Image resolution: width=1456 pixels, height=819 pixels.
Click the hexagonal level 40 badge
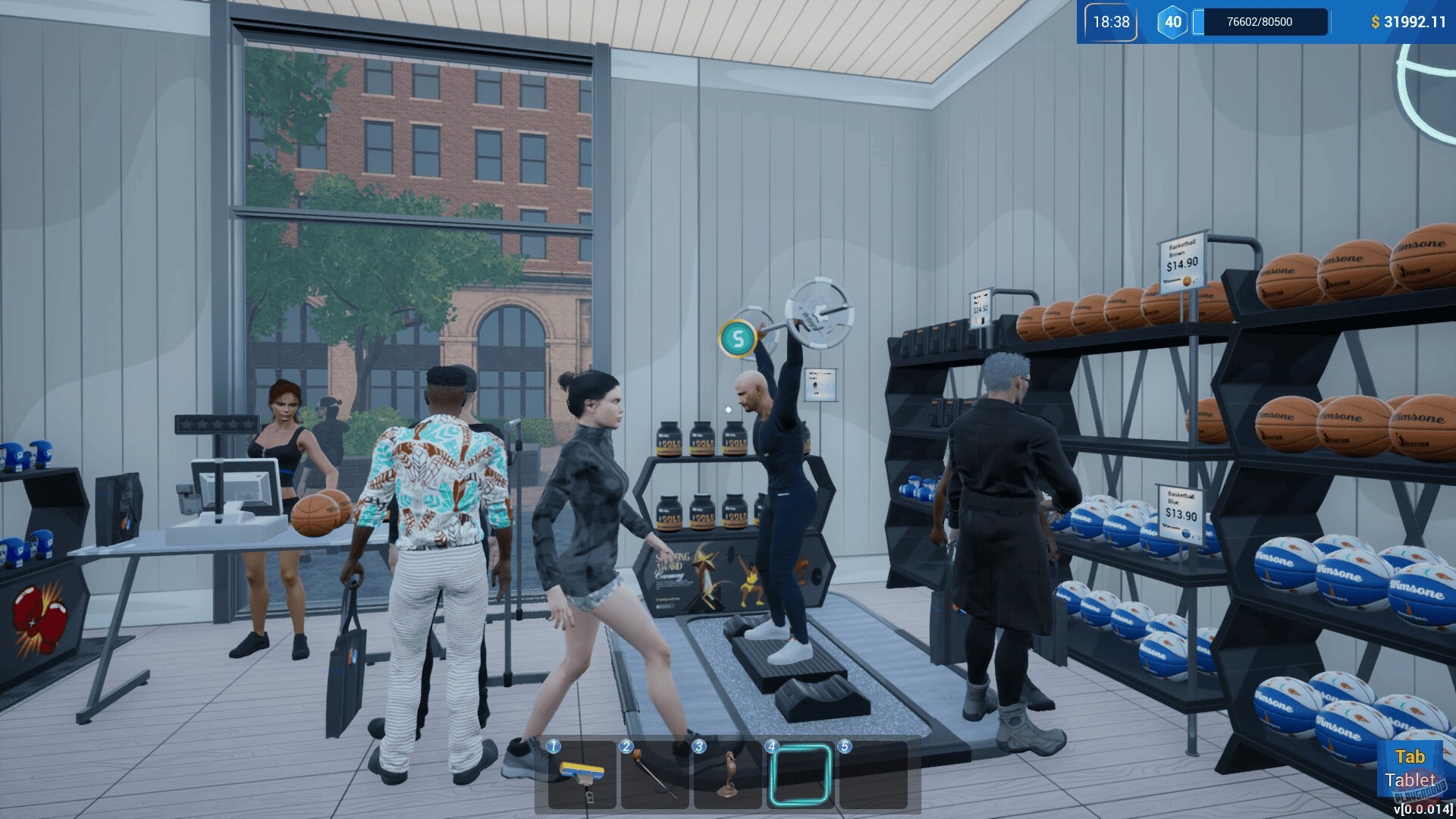(x=1172, y=22)
